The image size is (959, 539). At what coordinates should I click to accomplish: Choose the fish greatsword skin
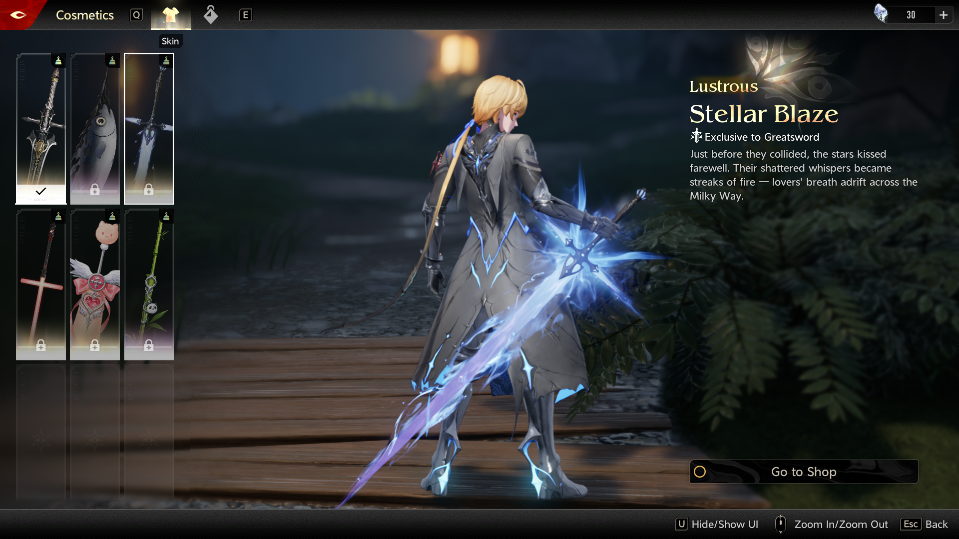(95, 128)
